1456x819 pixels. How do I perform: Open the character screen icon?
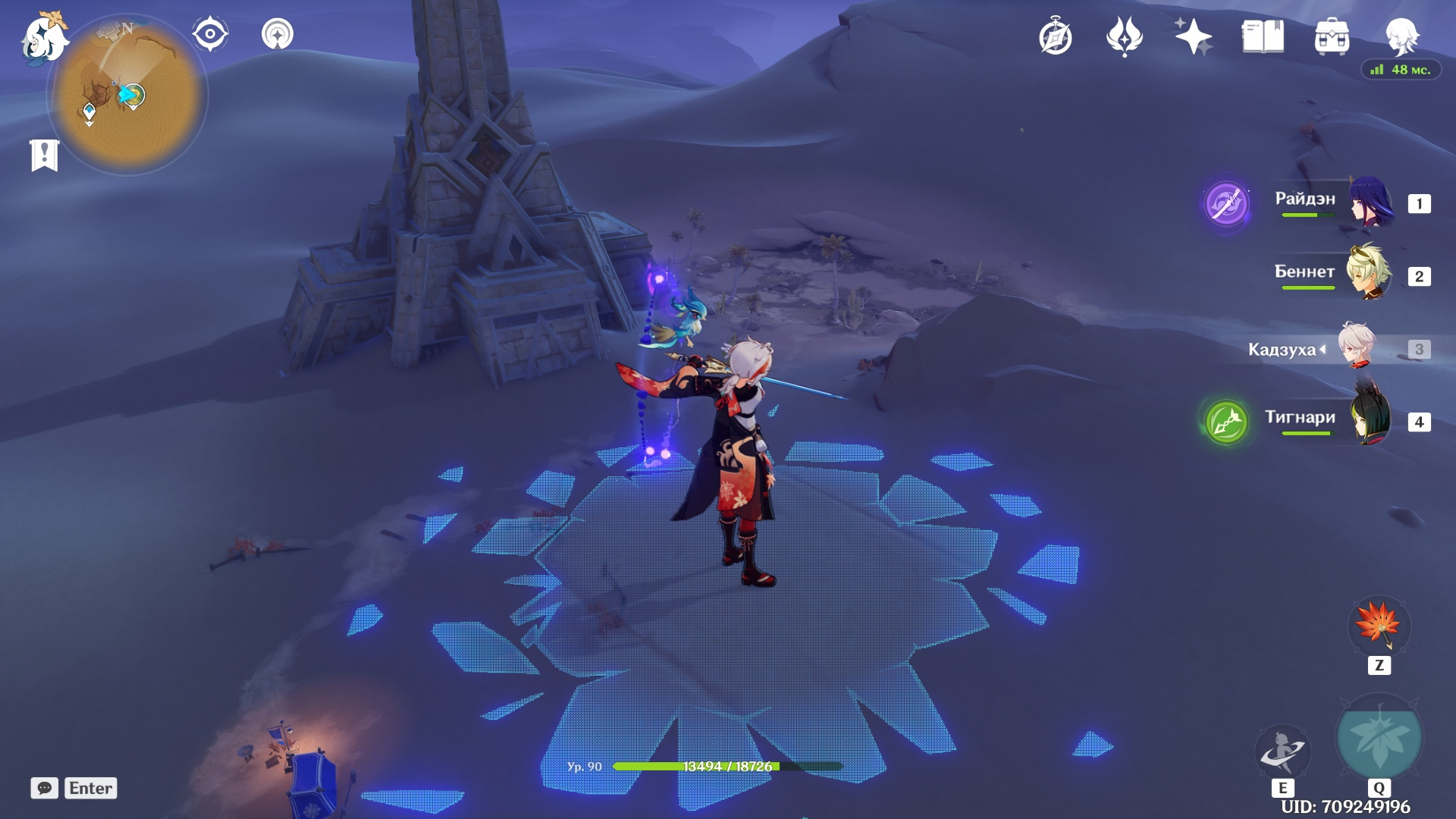tap(1401, 36)
